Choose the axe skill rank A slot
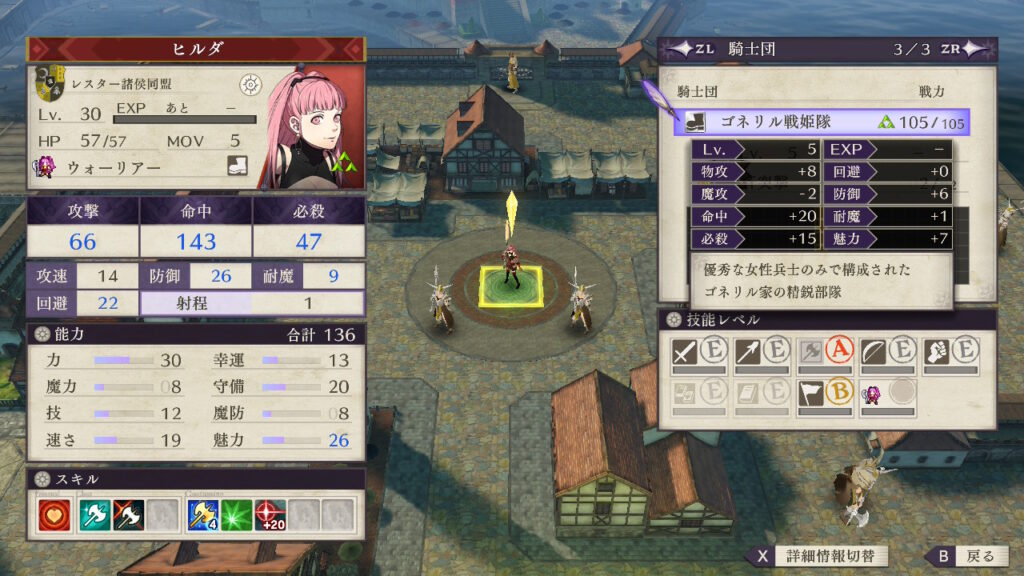This screenshot has width=1024, height=576. [x=825, y=352]
